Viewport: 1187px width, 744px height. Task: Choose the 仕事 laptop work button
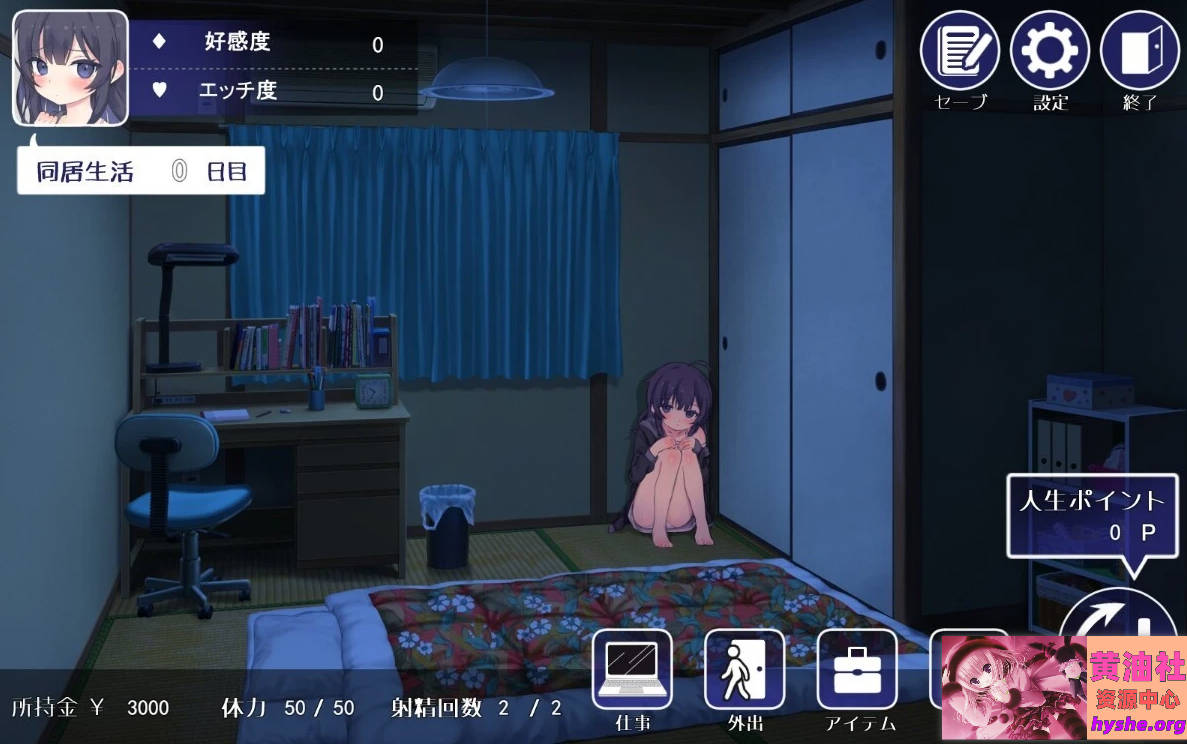(x=632, y=668)
